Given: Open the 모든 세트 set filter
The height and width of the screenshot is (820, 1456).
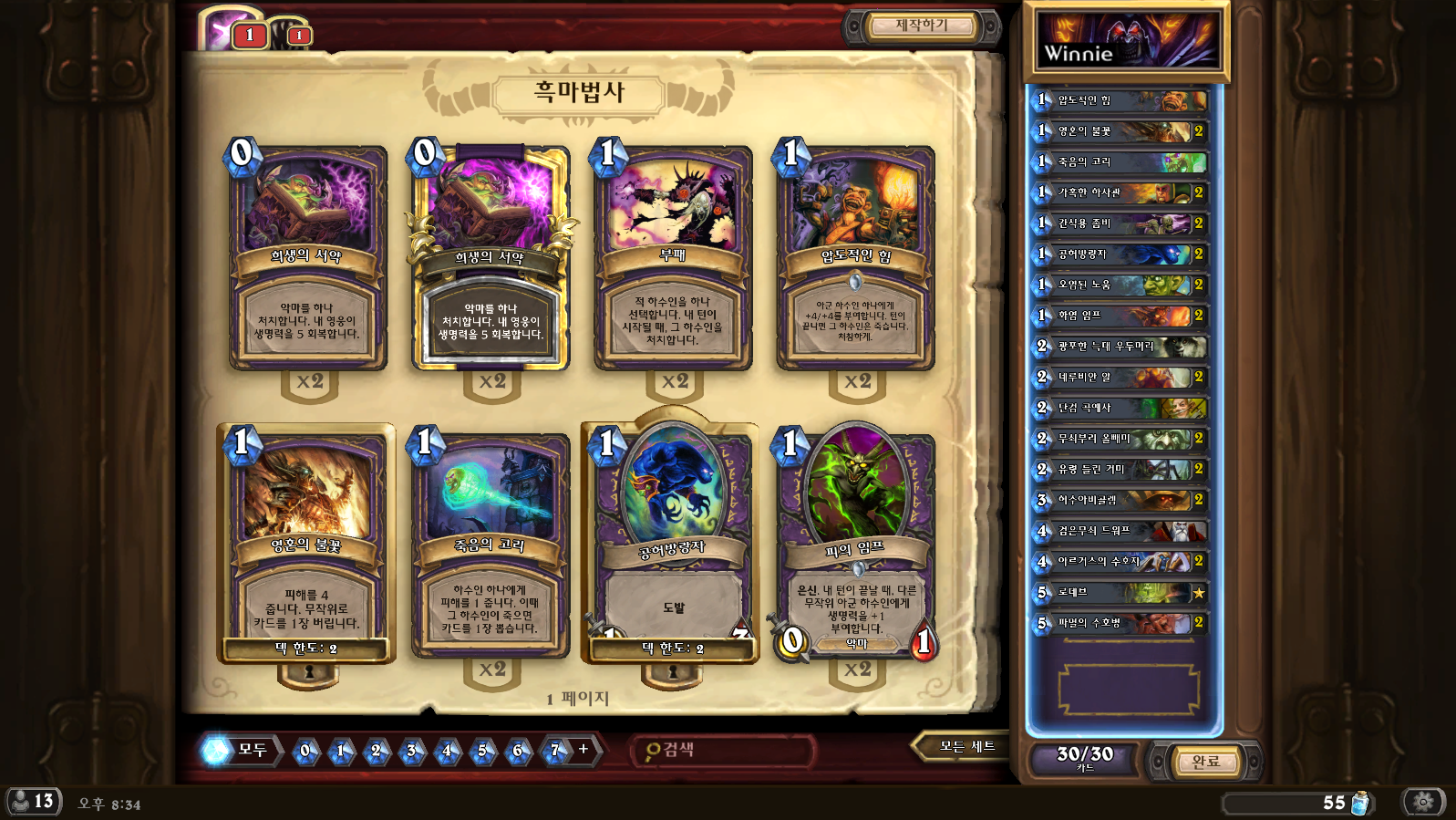Looking at the screenshot, I should 966,747.
